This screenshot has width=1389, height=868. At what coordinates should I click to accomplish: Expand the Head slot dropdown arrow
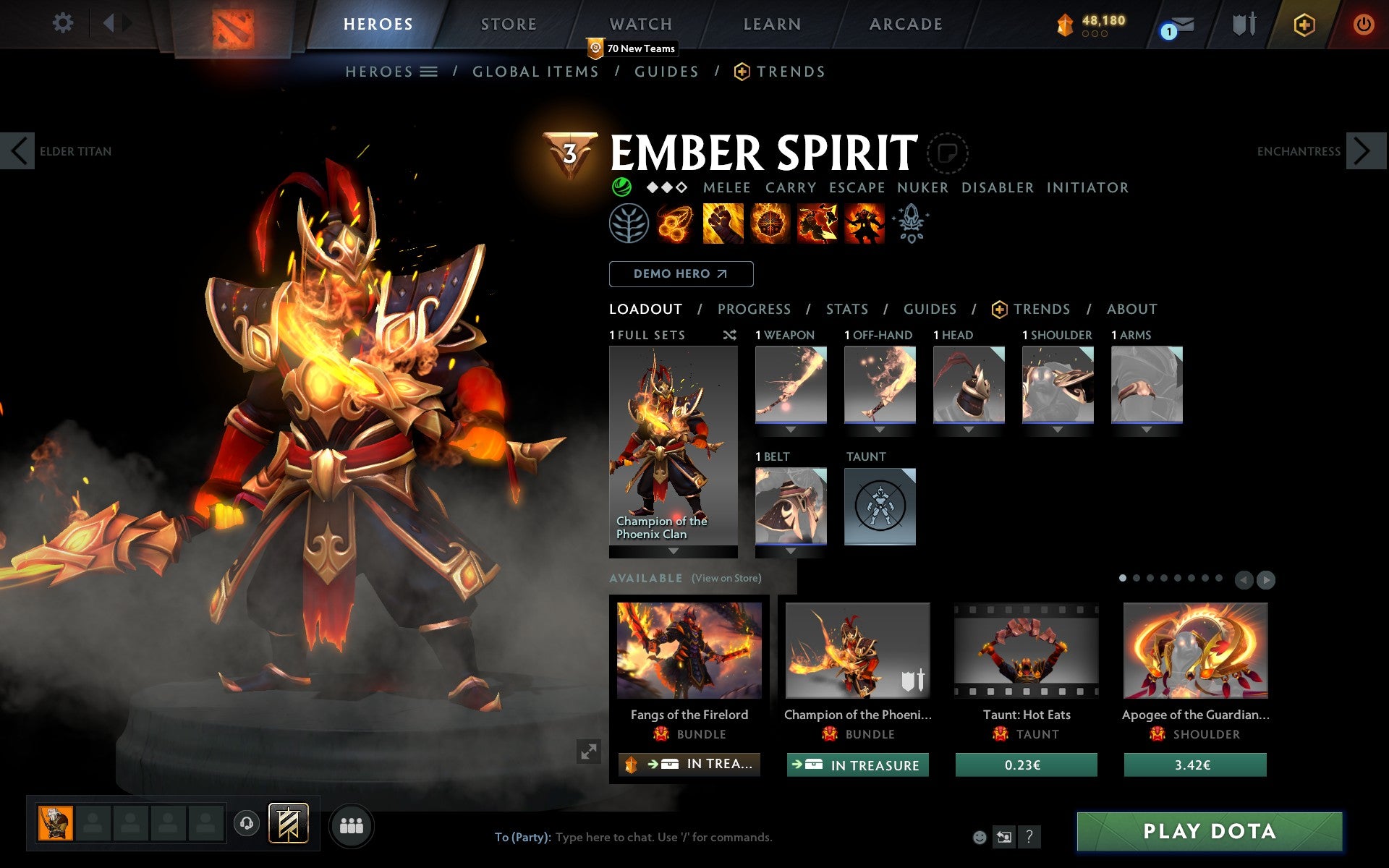coord(969,428)
